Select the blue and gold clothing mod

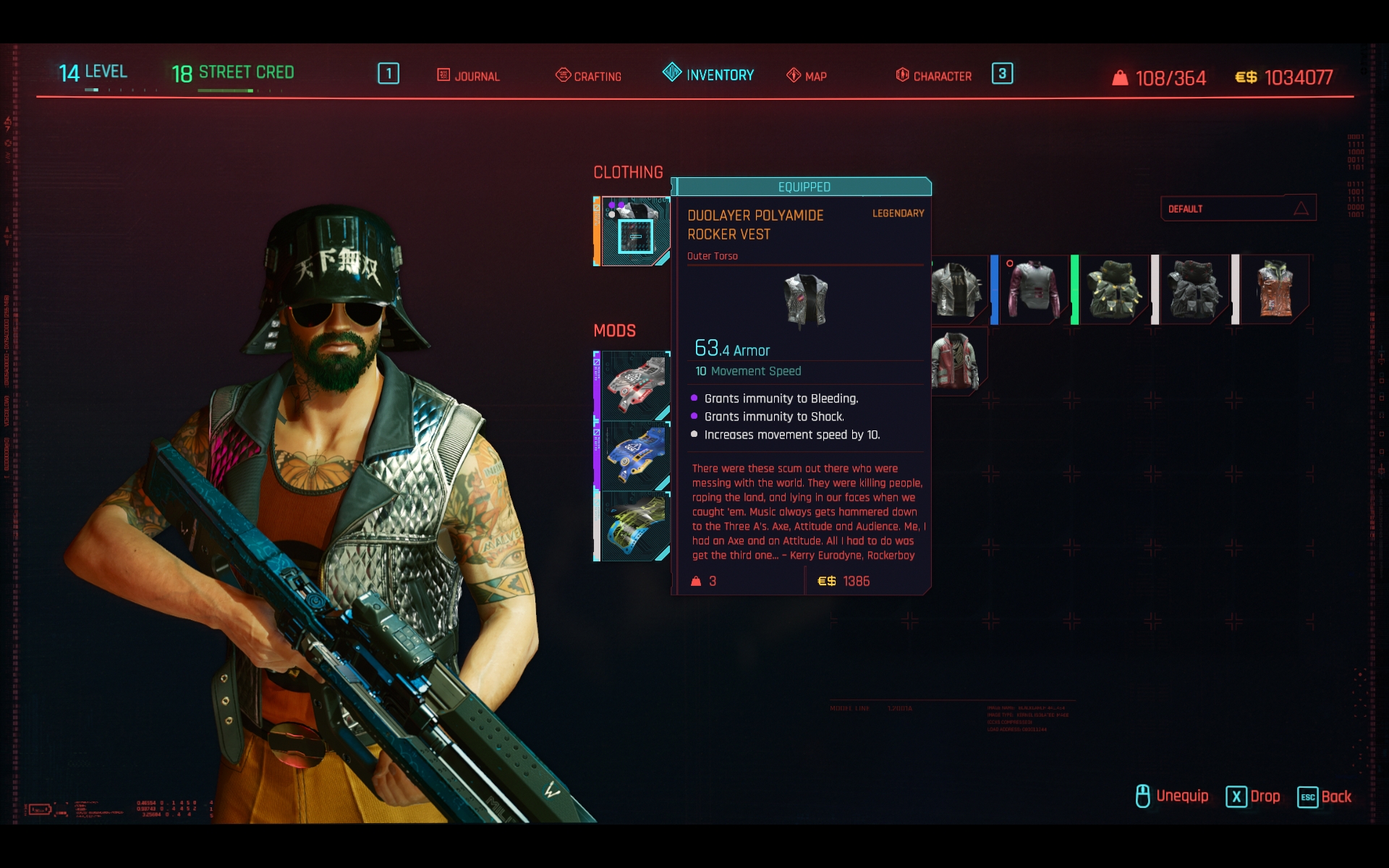click(634, 456)
